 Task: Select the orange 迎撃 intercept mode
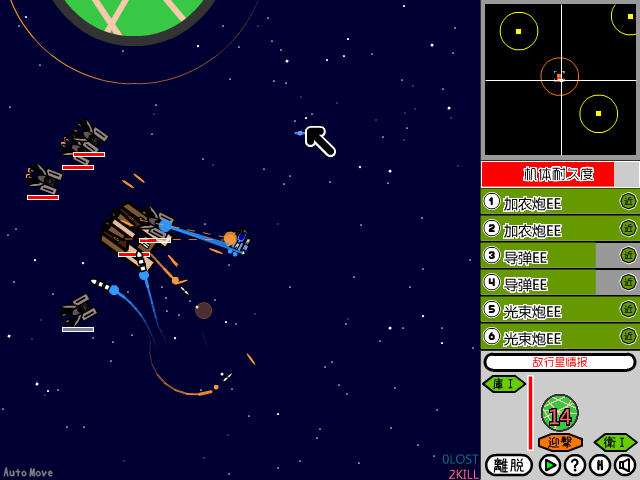click(560, 442)
